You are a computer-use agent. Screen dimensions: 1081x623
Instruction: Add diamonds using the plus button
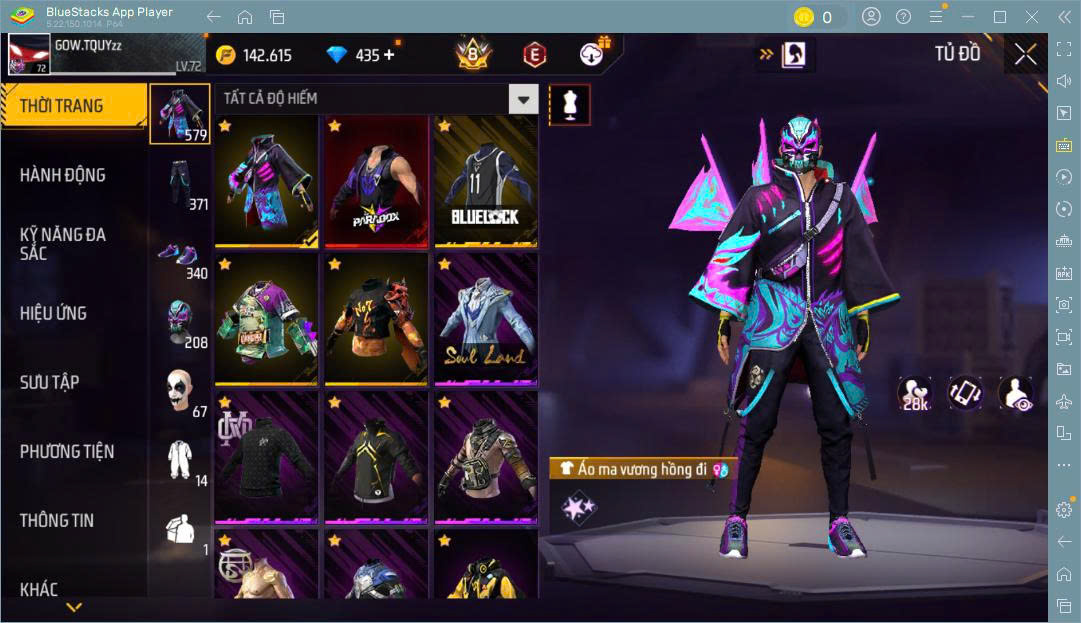click(389, 55)
